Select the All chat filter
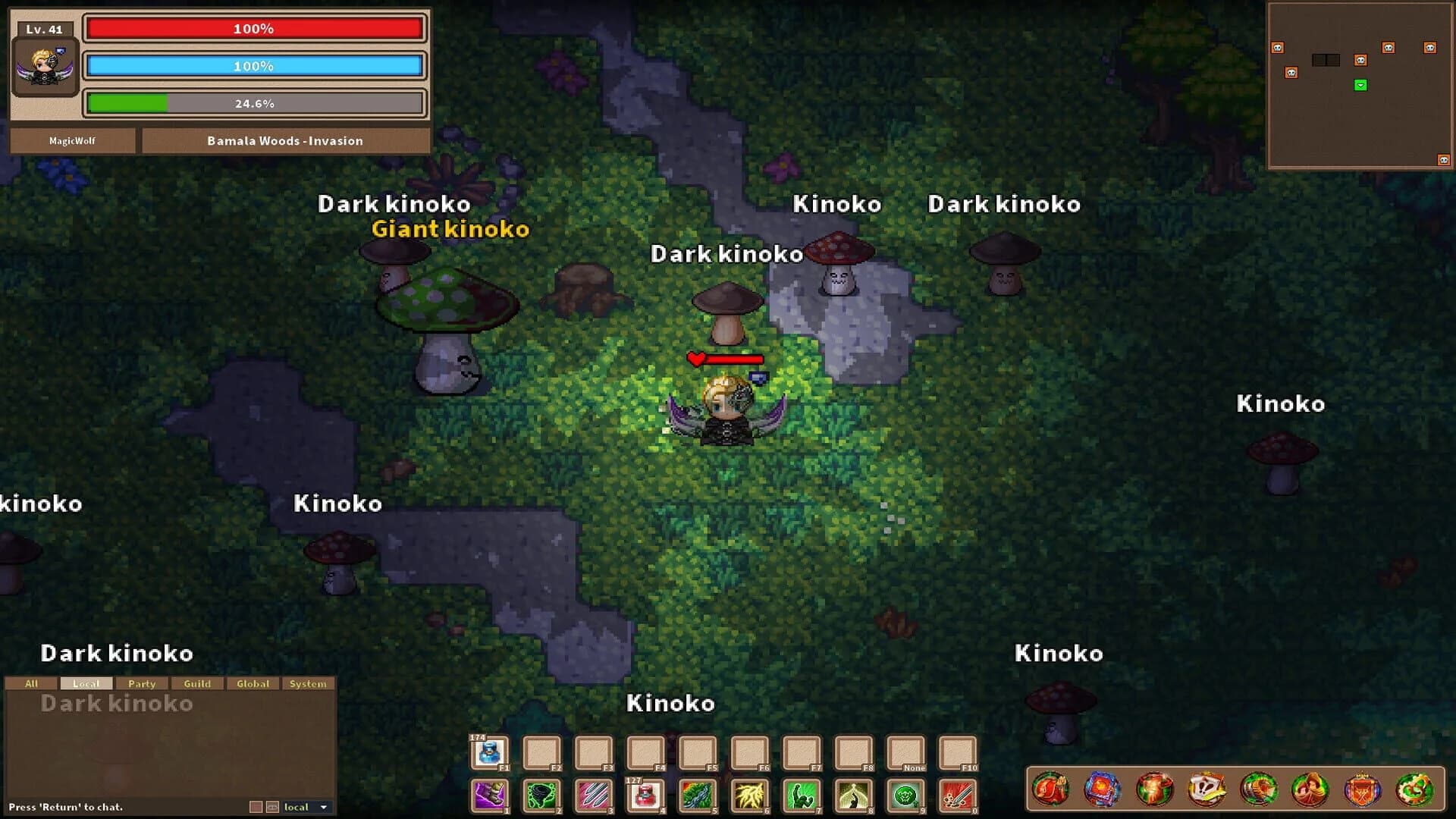1456x819 pixels. pyautogui.click(x=31, y=683)
